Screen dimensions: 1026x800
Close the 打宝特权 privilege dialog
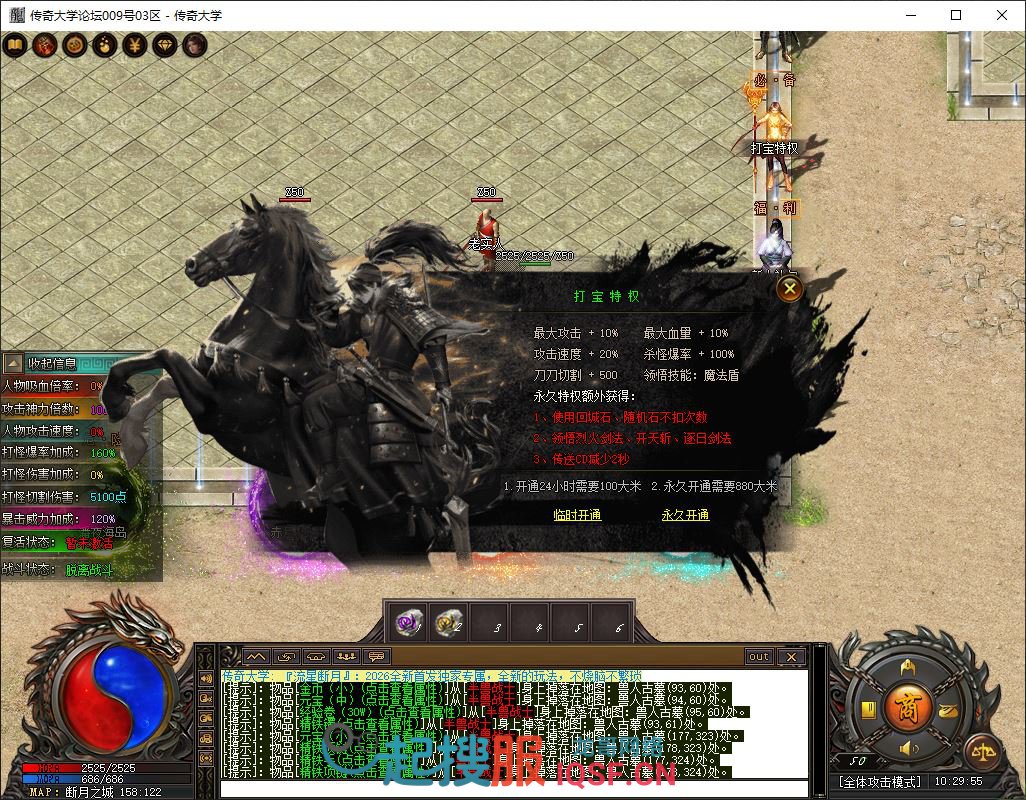coord(790,289)
